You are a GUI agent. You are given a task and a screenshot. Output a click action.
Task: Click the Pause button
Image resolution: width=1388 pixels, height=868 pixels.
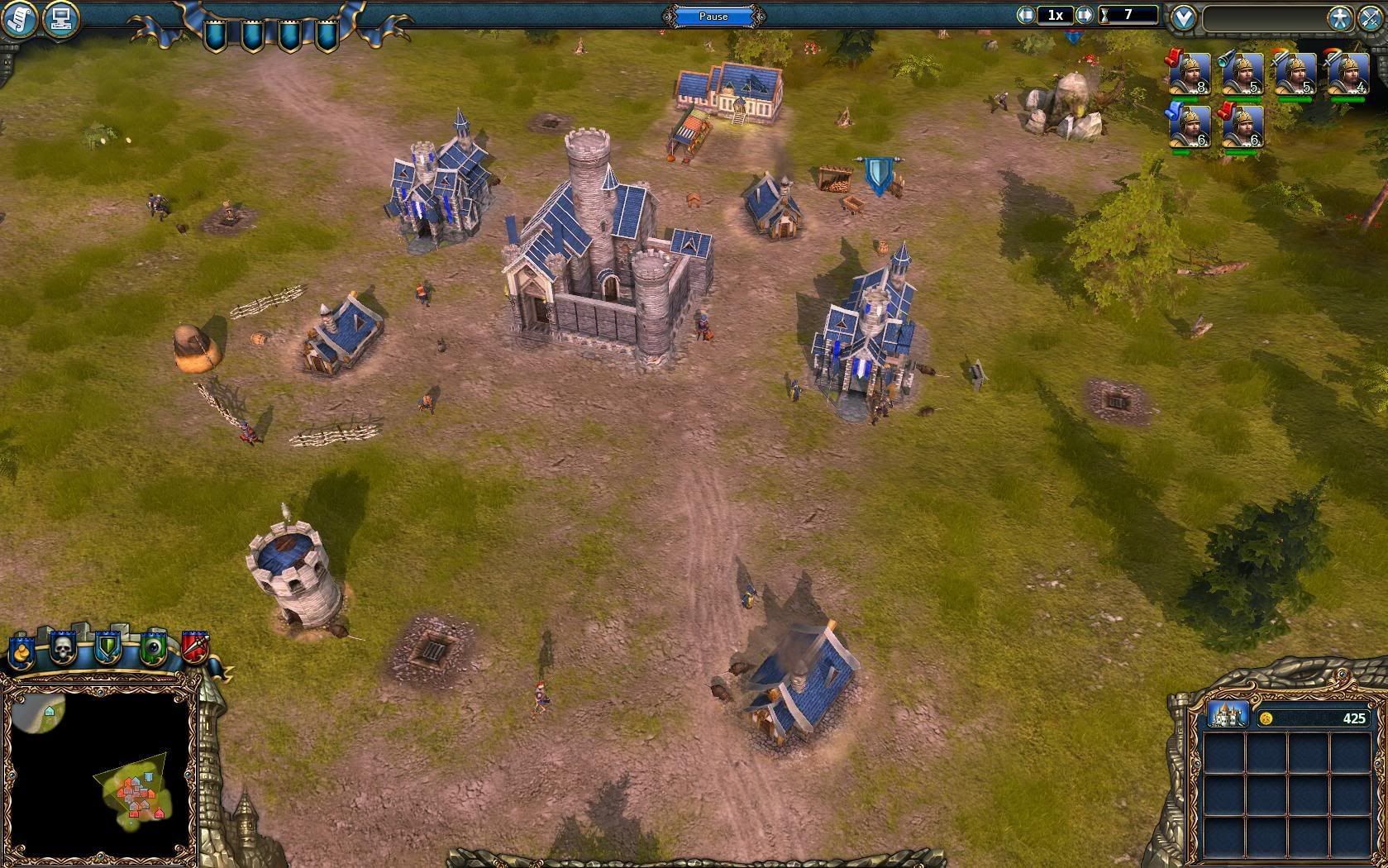tap(713, 16)
